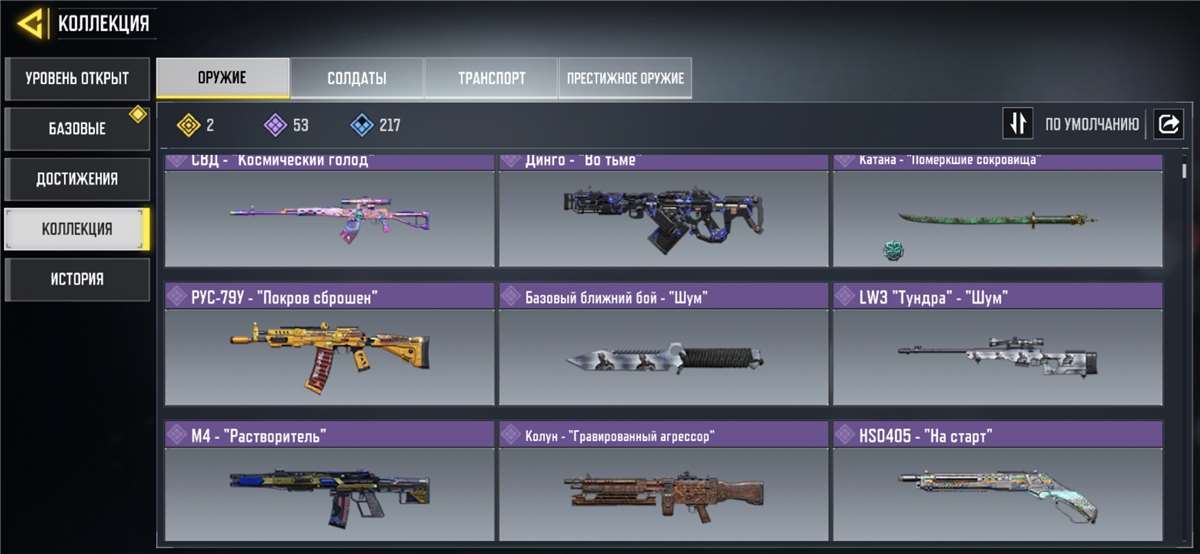Switch to the Транспорт tab
This screenshot has width=1200, height=554.
point(491,78)
